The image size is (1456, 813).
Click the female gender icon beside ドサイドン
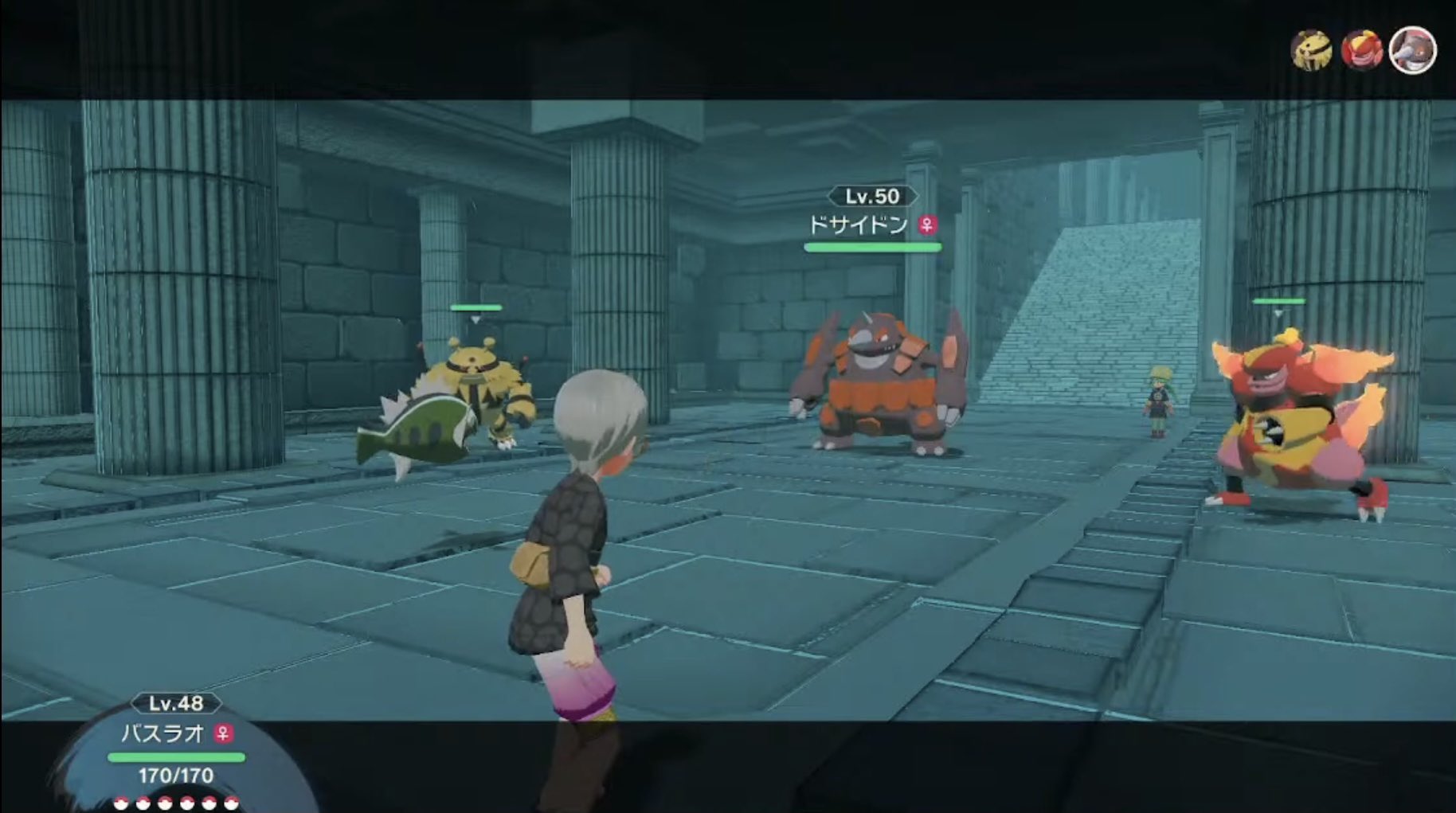click(x=928, y=225)
